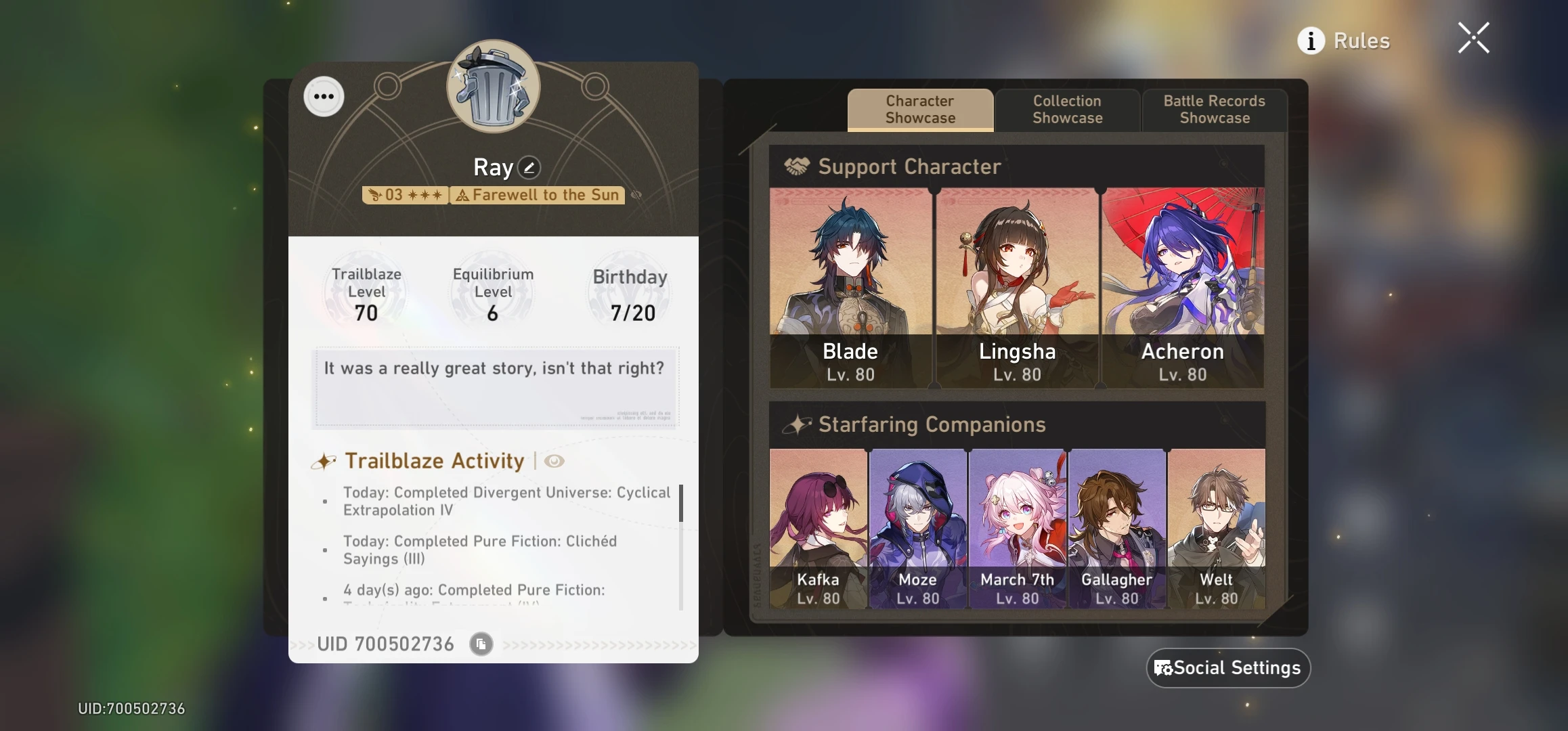Viewport: 1568px width, 731px height.
Task: Click the Rules info icon
Action: pyautogui.click(x=1312, y=41)
